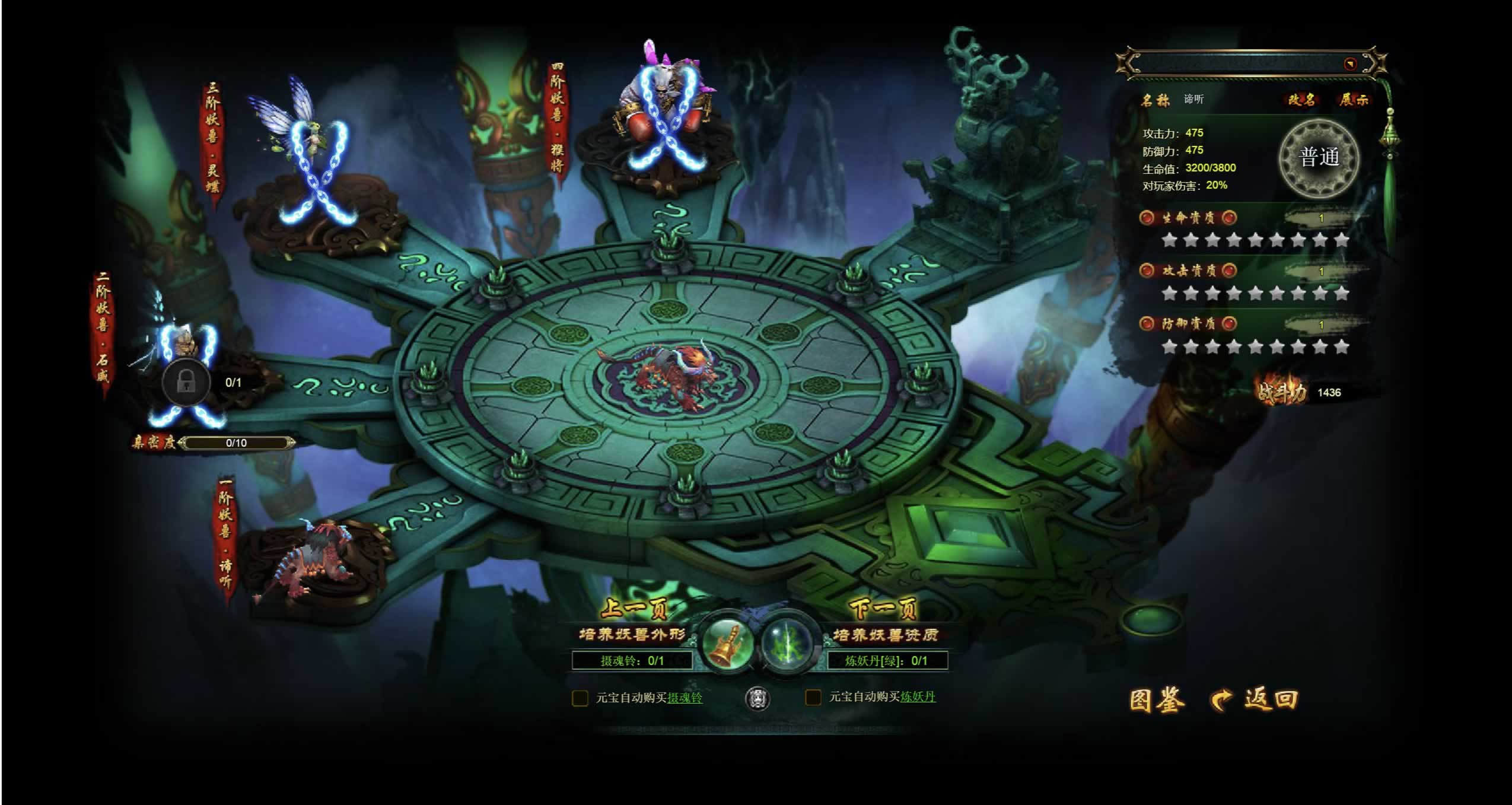Return with the 返回 button
The width and height of the screenshot is (1512, 805).
[x=1255, y=700]
